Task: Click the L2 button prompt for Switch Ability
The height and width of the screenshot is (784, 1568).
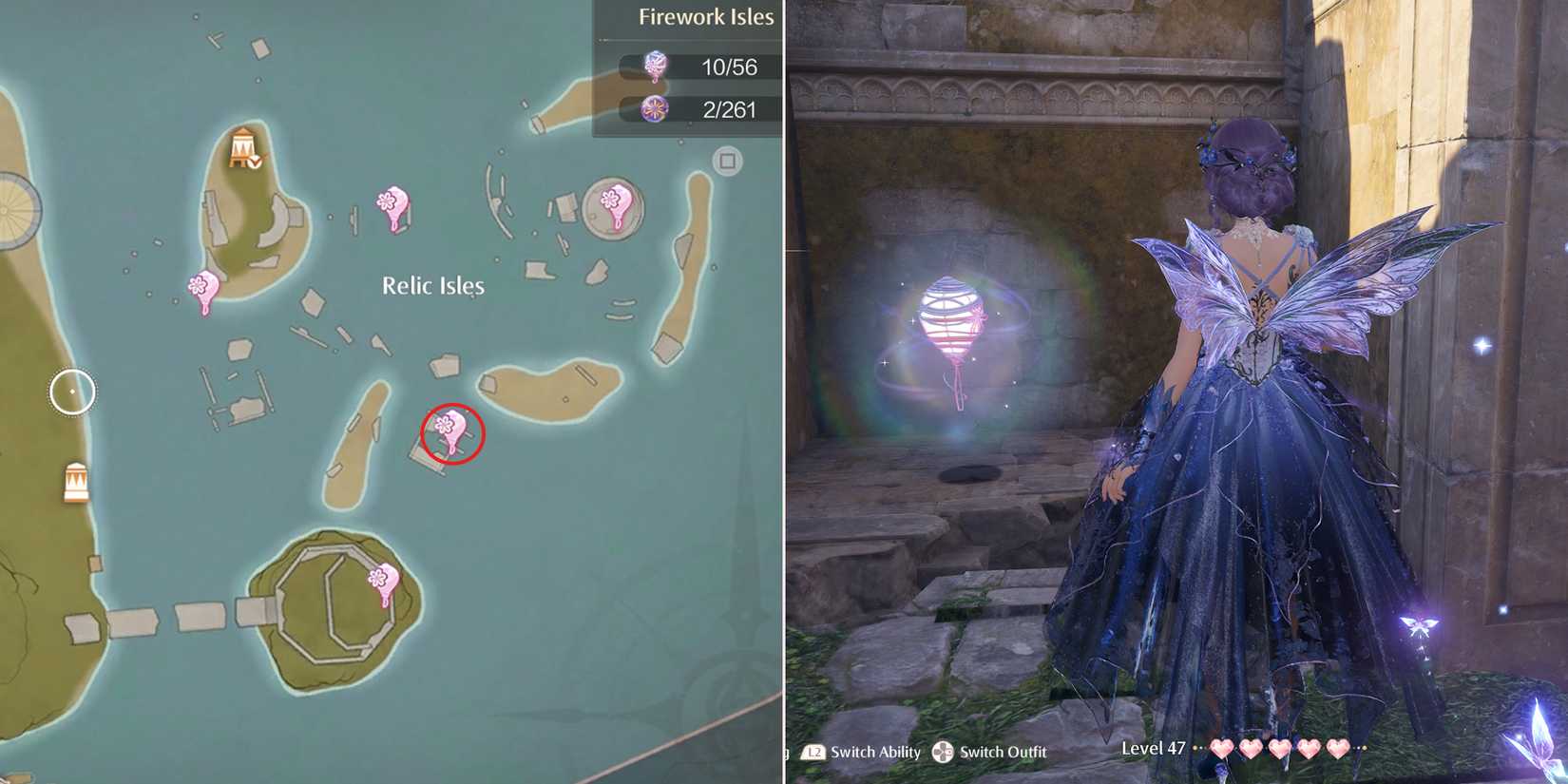Action: coord(813,752)
